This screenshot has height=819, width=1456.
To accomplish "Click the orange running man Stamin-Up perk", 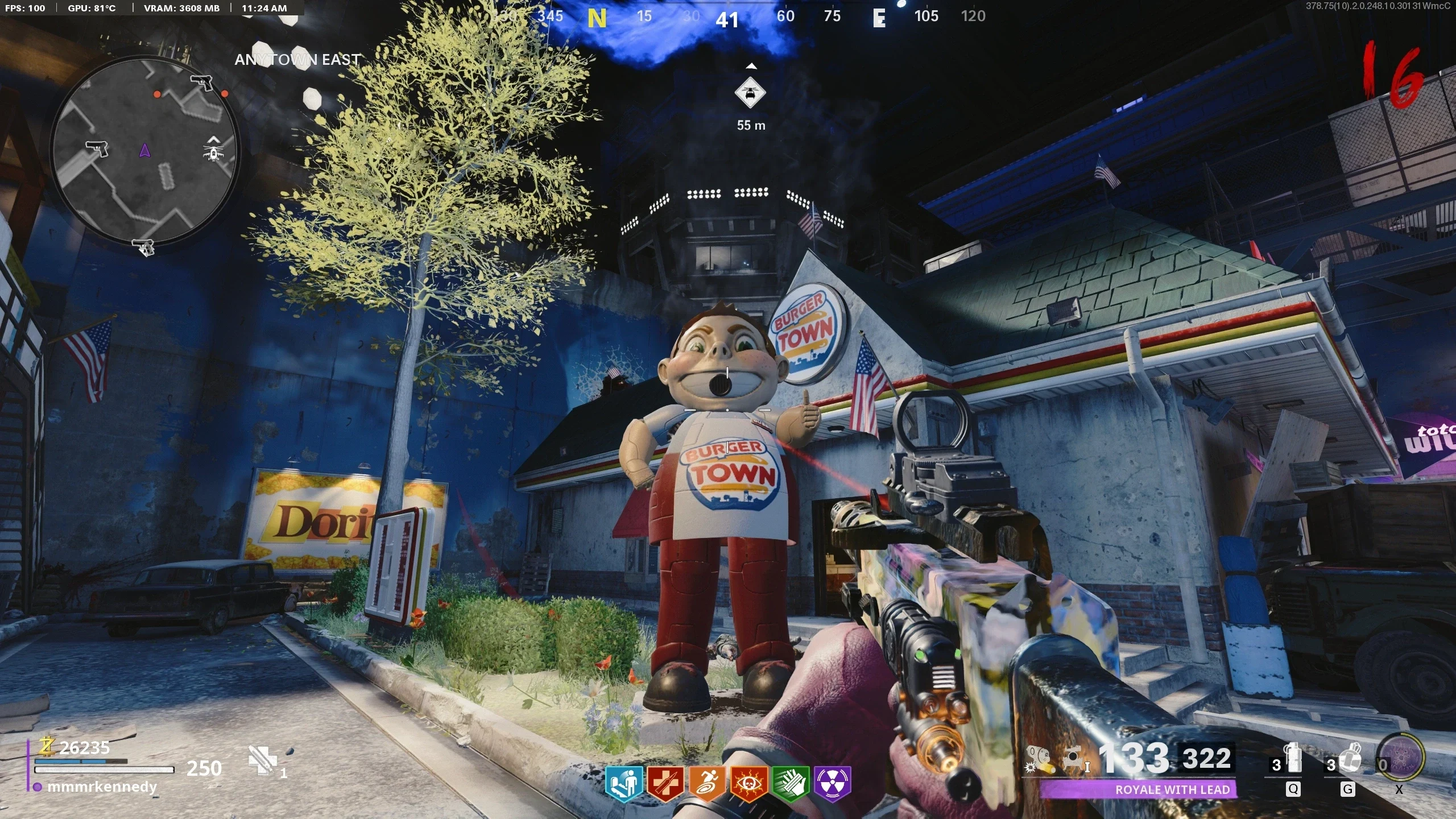I will 707,783.
